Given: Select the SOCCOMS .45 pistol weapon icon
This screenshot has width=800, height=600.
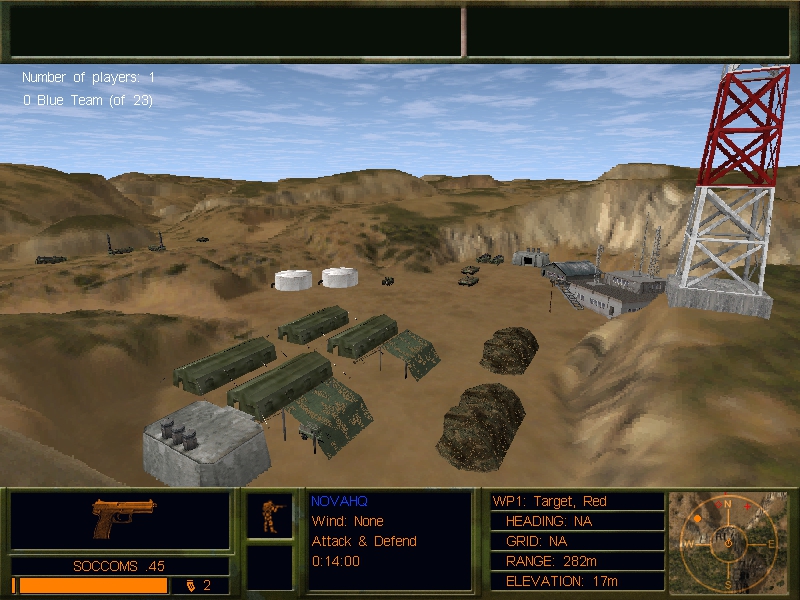Looking at the screenshot, I should tap(124, 518).
